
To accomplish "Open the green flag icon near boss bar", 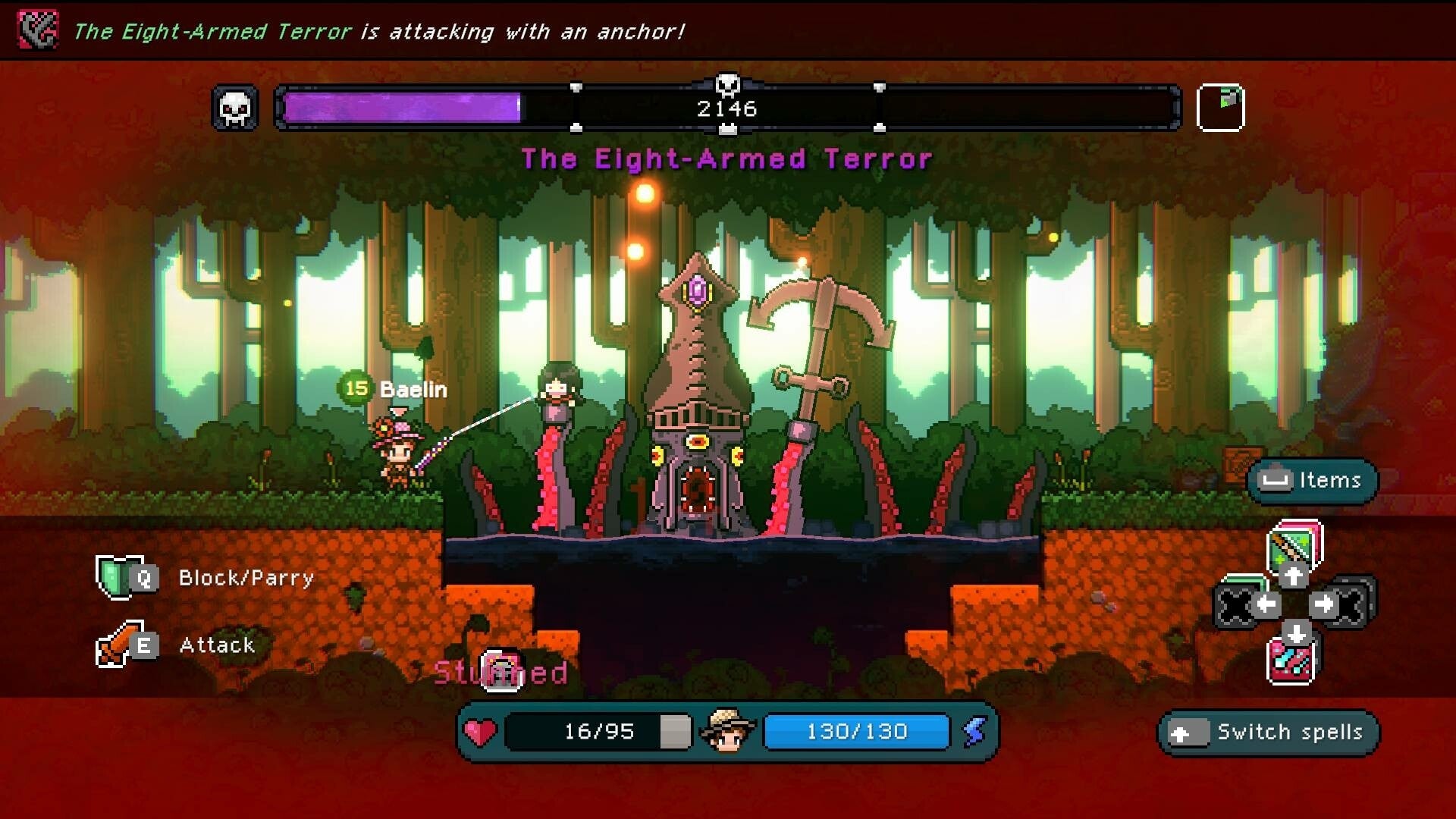I will (1222, 107).
